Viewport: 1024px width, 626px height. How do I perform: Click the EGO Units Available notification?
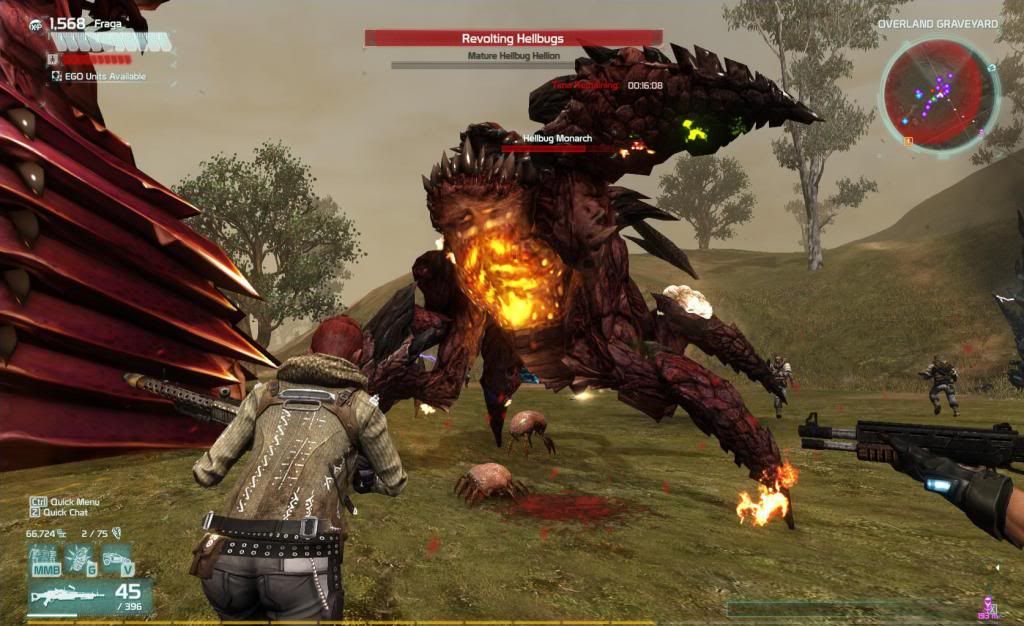pos(98,76)
